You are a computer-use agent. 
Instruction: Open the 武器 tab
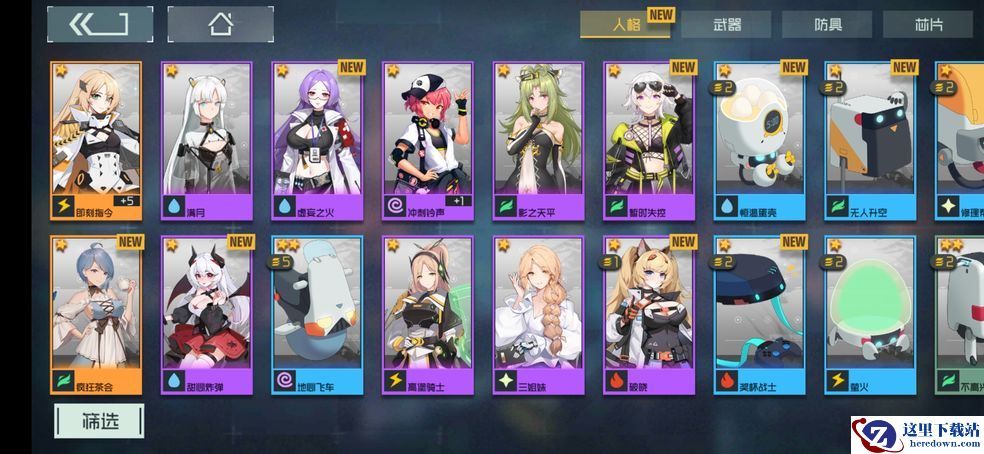coord(726,25)
